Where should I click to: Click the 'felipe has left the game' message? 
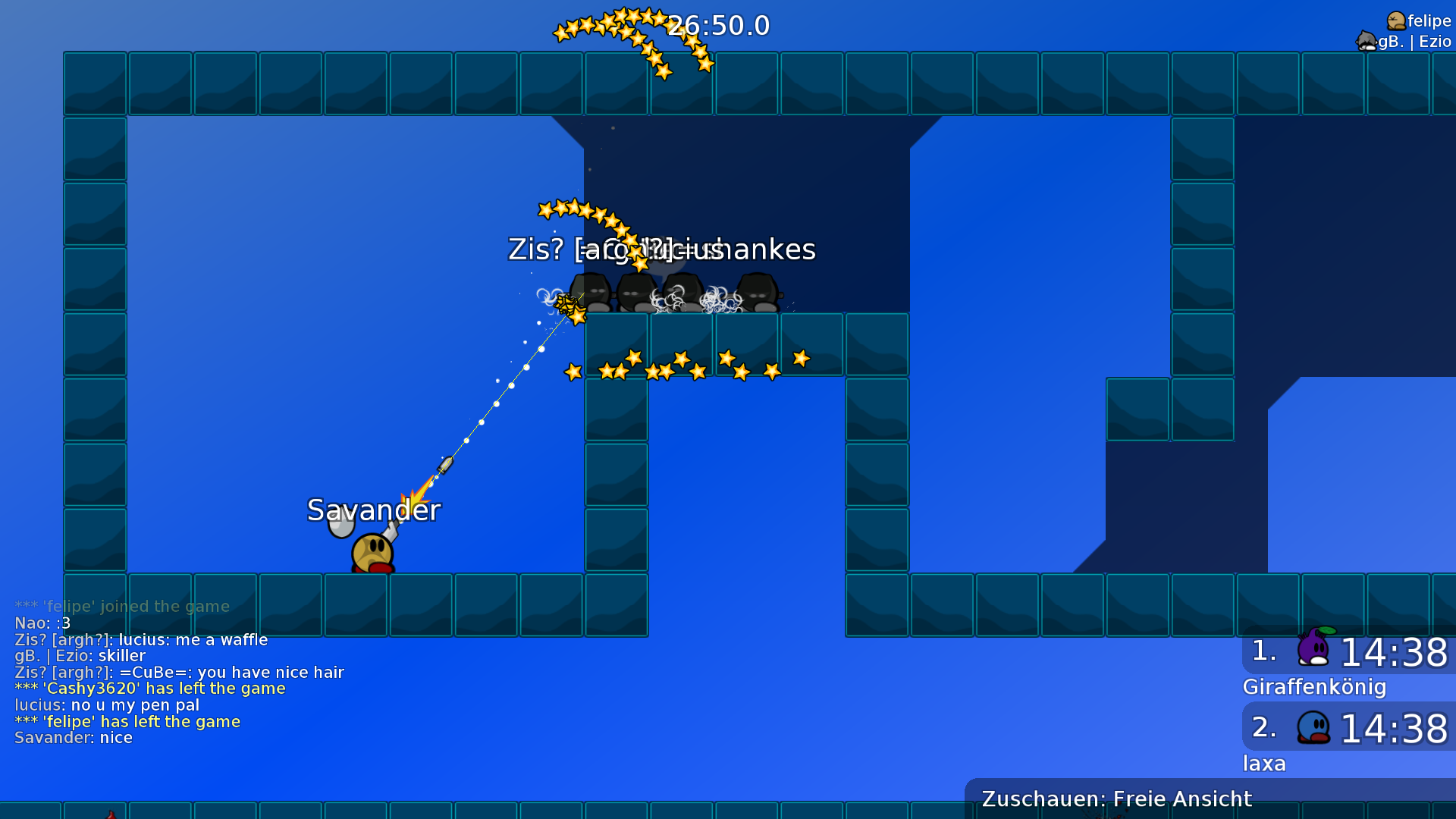[x=126, y=721]
